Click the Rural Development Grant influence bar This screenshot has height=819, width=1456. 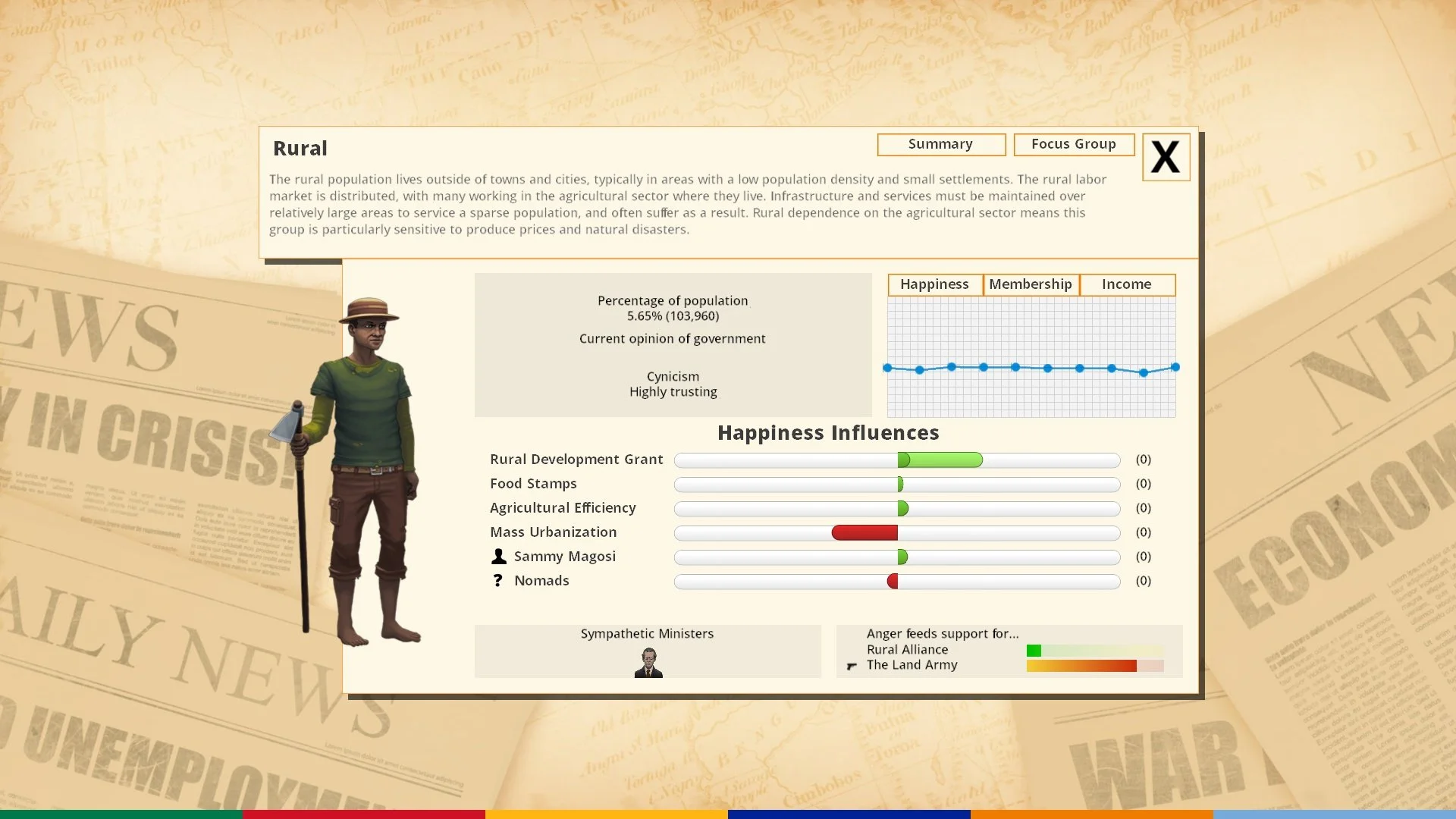click(940, 460)
